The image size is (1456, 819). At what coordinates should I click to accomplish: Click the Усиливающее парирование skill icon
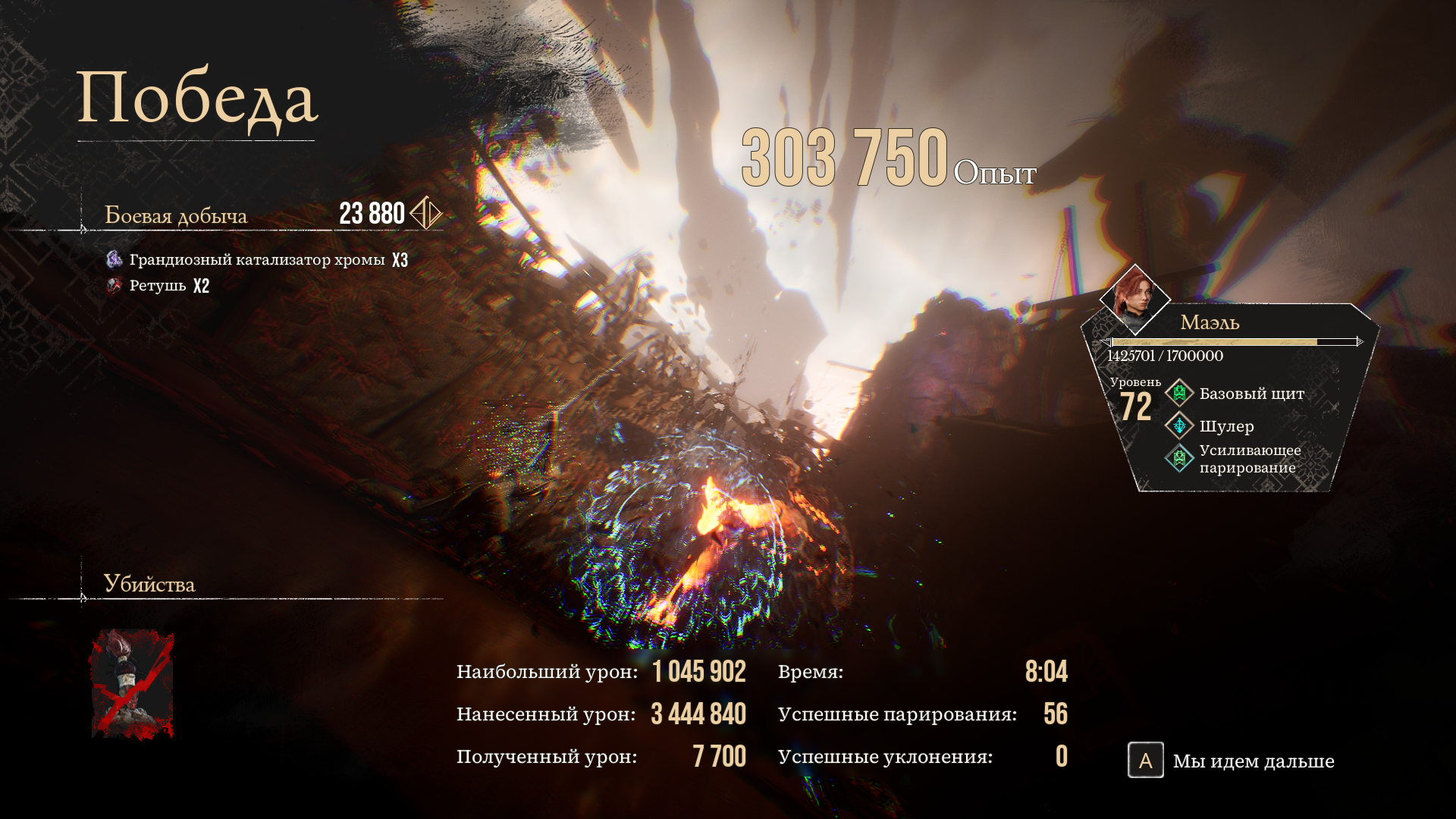[x=1180, y=459]
